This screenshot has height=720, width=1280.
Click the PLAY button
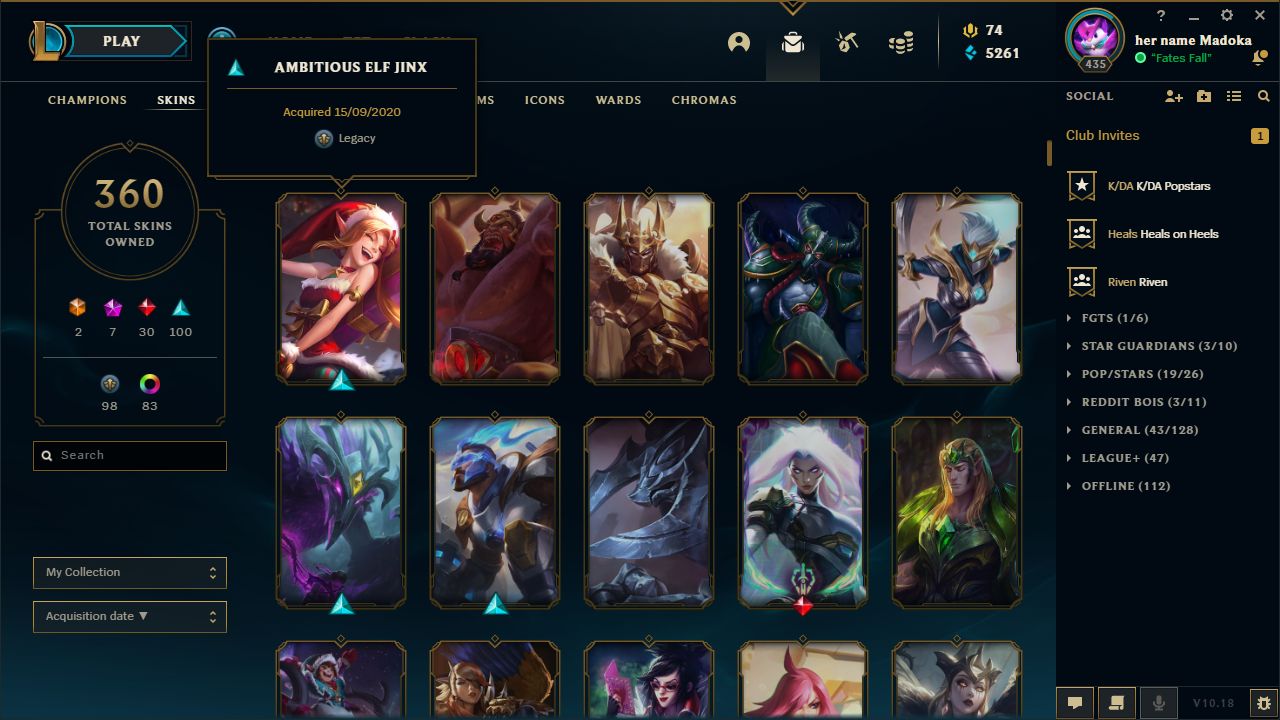click(x=121, y=41)
